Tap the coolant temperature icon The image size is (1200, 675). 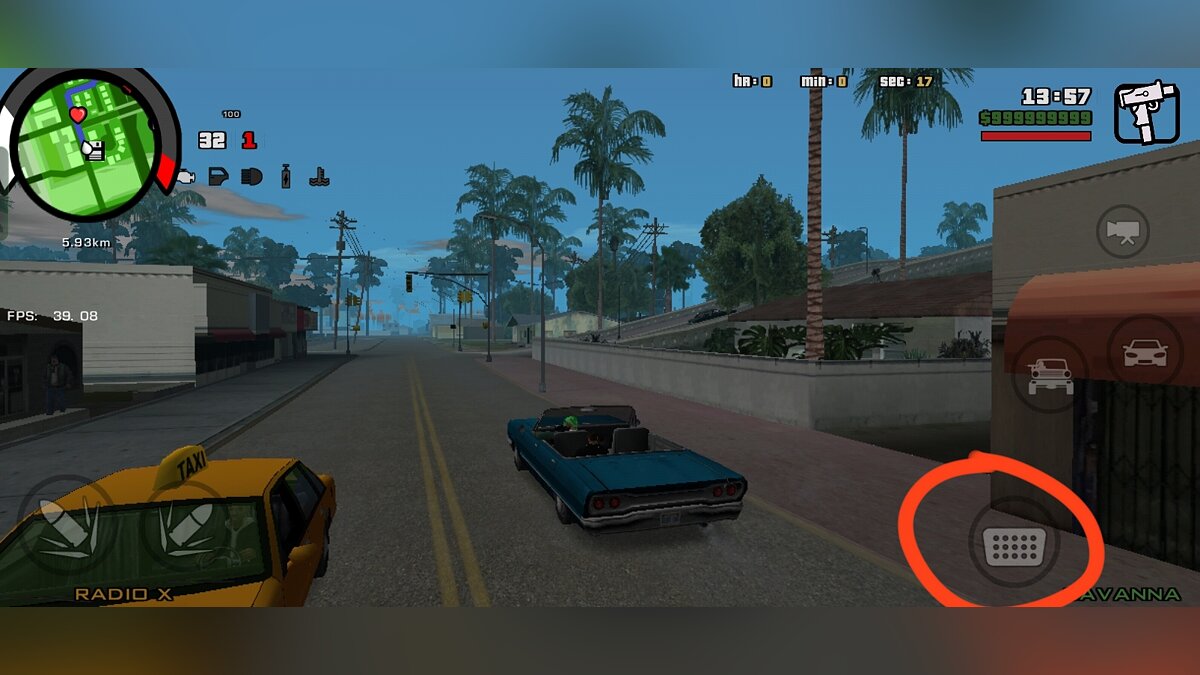[319, 177]
